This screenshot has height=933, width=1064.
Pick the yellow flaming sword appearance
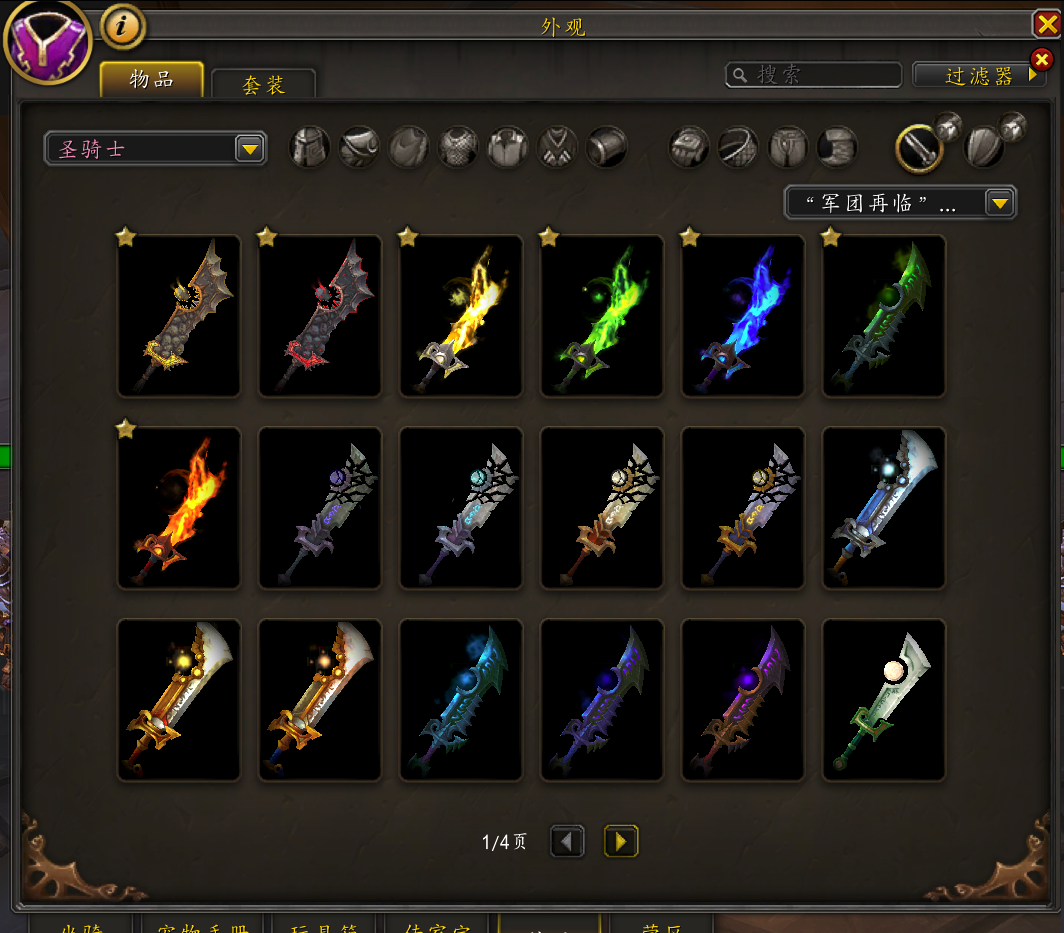click(x=461, y=316)
